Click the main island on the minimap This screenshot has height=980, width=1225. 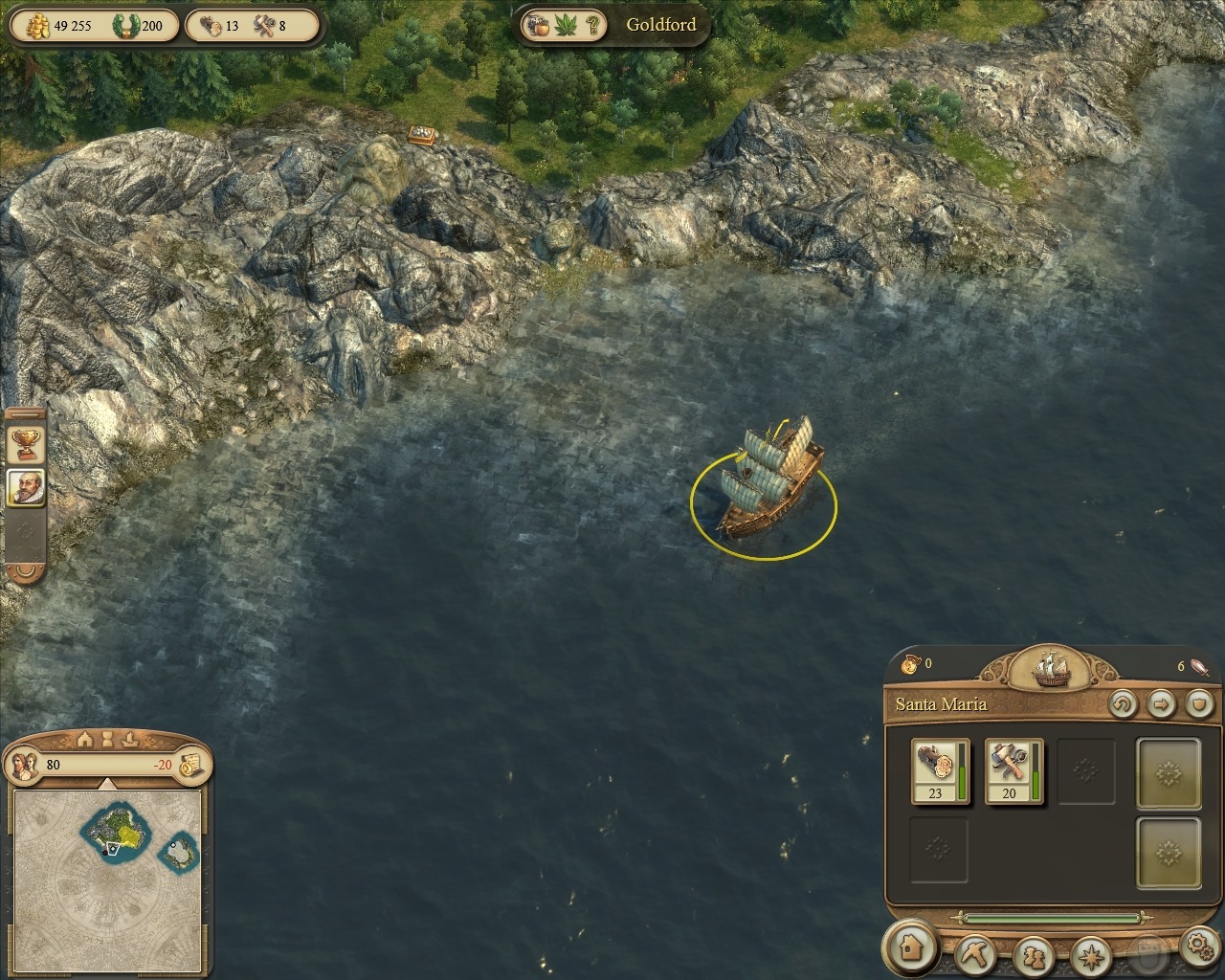point(117,829)
